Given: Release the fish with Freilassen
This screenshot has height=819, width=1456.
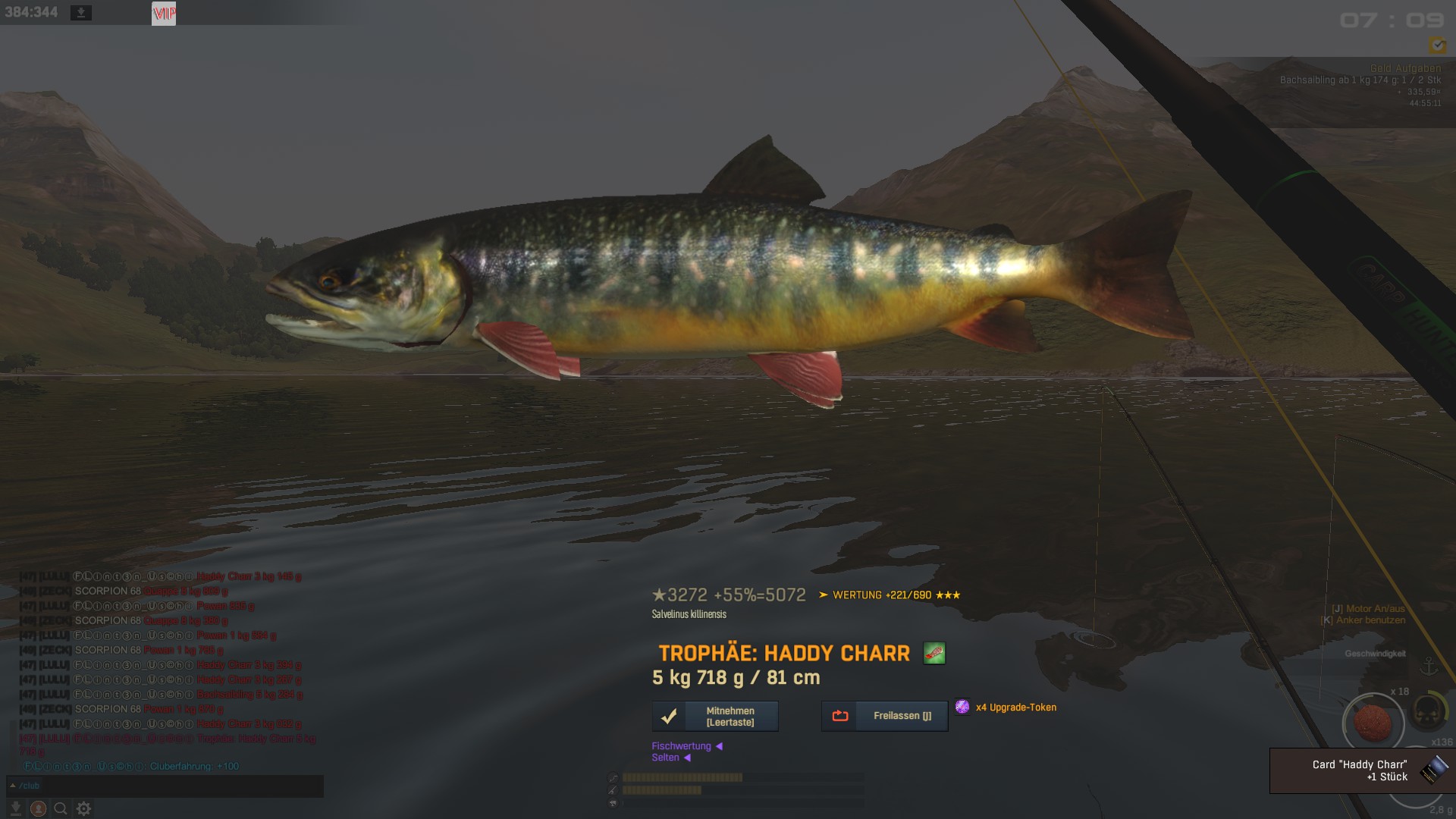Looking at the screenshot, I should (884, 716).
